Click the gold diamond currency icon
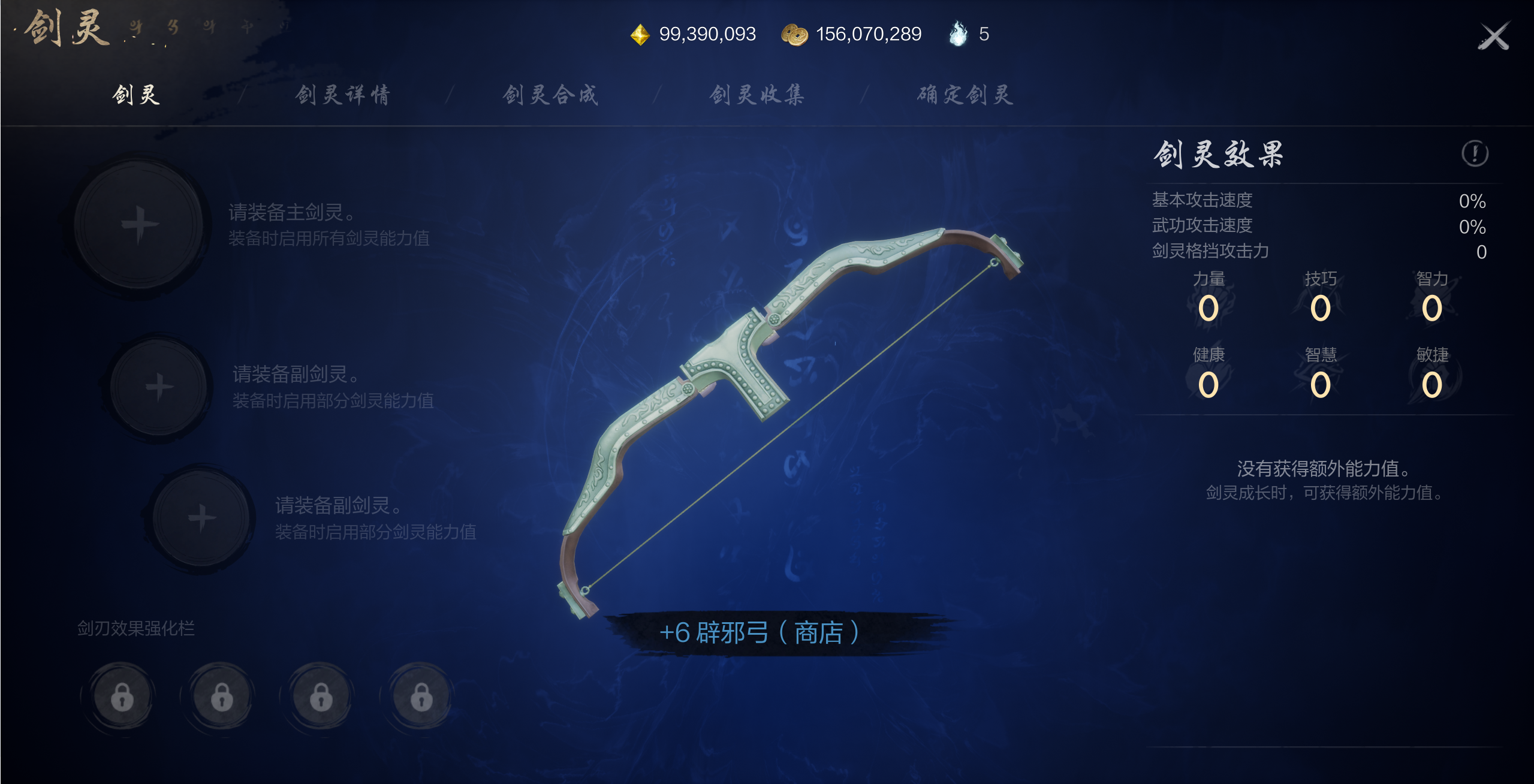Image resolution: width=1534 pixels, height=784 pixels. pyautogui.click(x=640, y=35)
